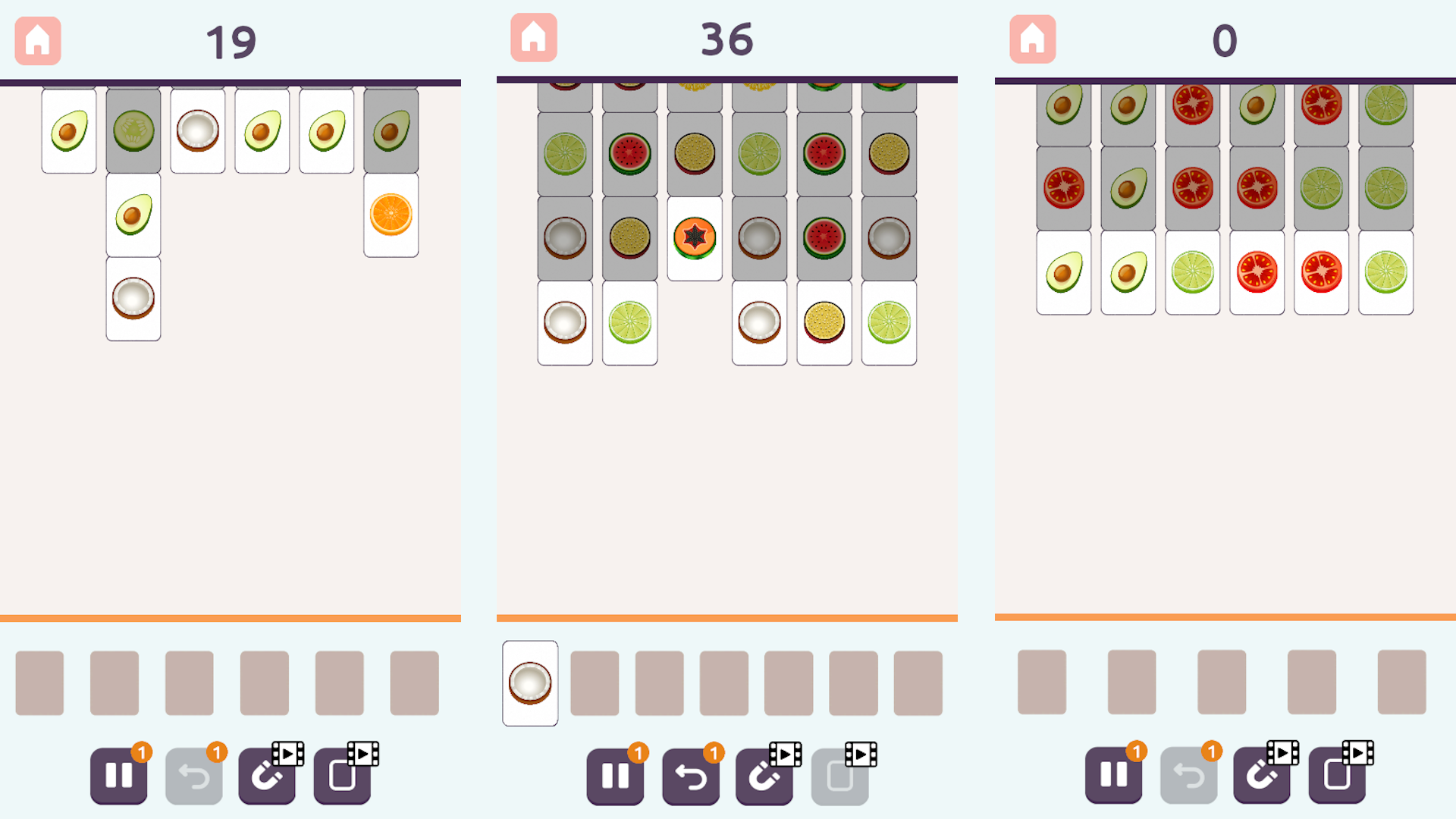Image resolution: width=1456 pixels, height=819 pixels.
Task: Pause the game scored 19
Action: (118, 775)
